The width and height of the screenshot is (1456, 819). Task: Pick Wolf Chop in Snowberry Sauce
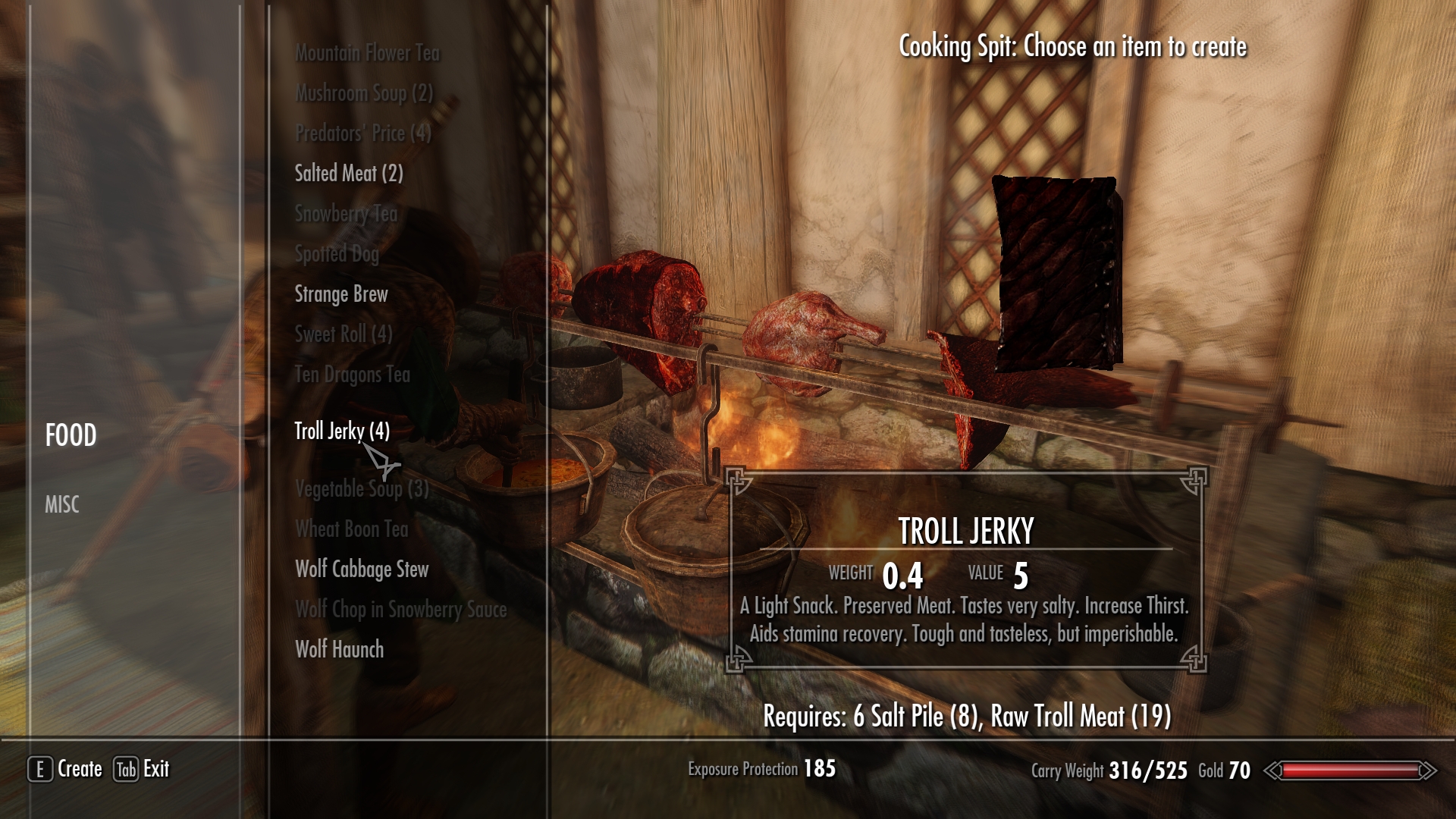pyautogui.click(x=400, y=610)
